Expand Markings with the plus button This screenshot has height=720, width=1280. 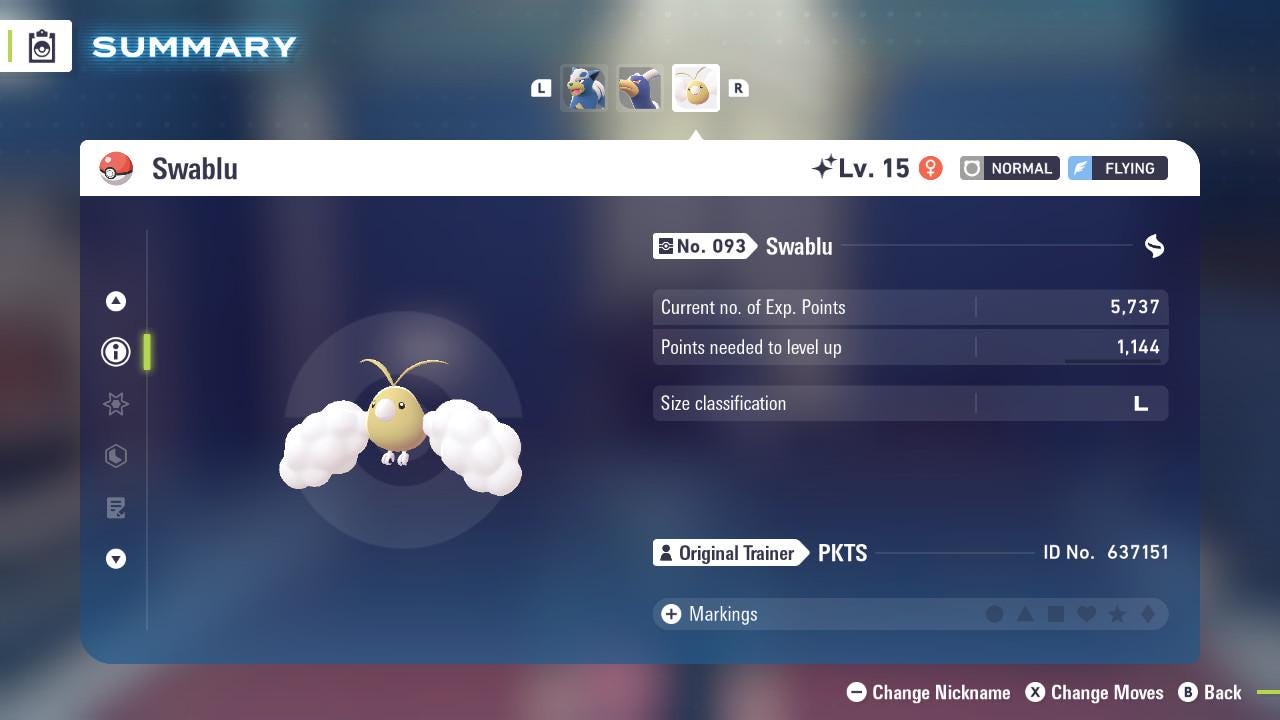(669, 614)
